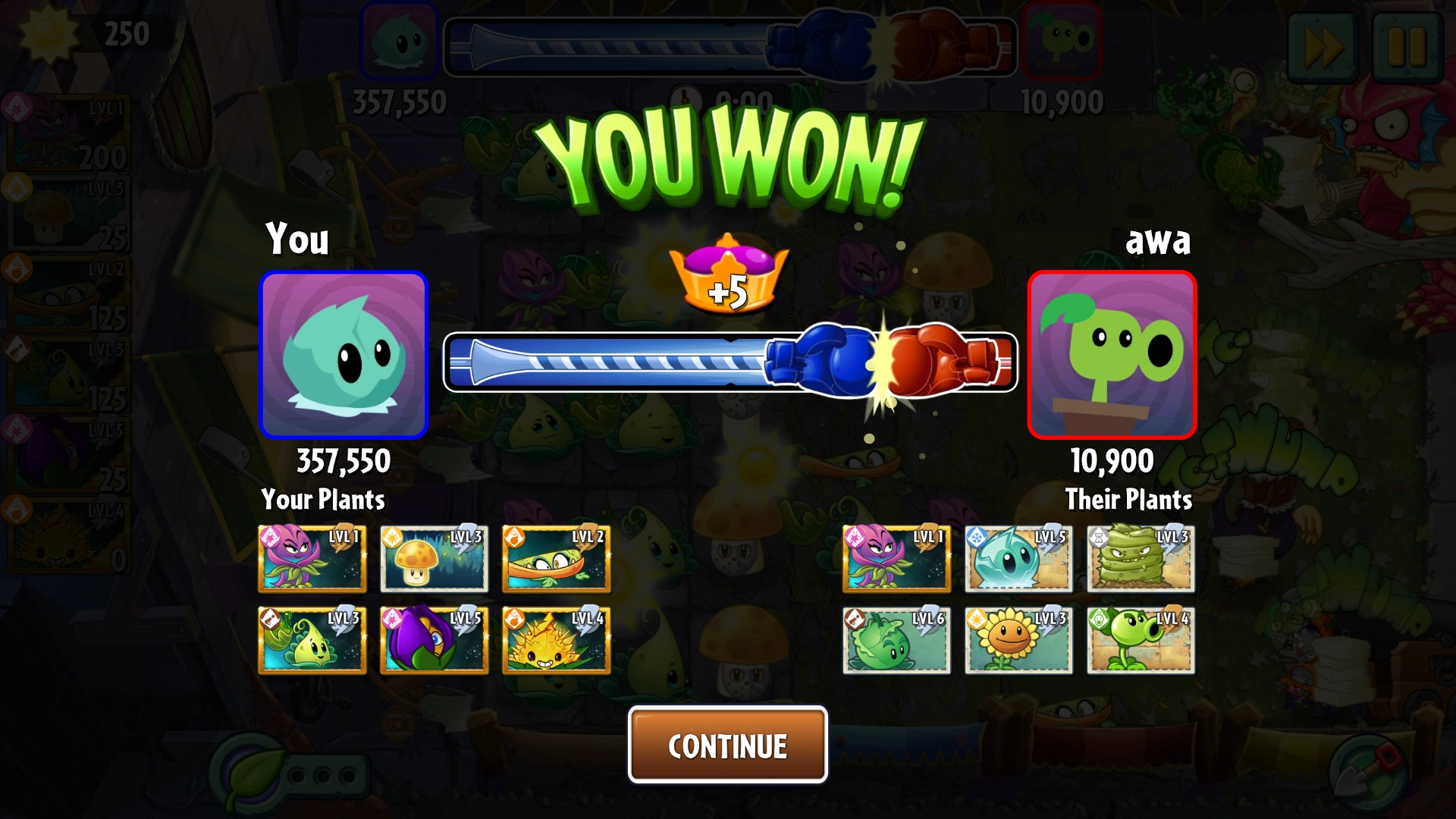Click the Their Plants section header

pos(1129,500)
